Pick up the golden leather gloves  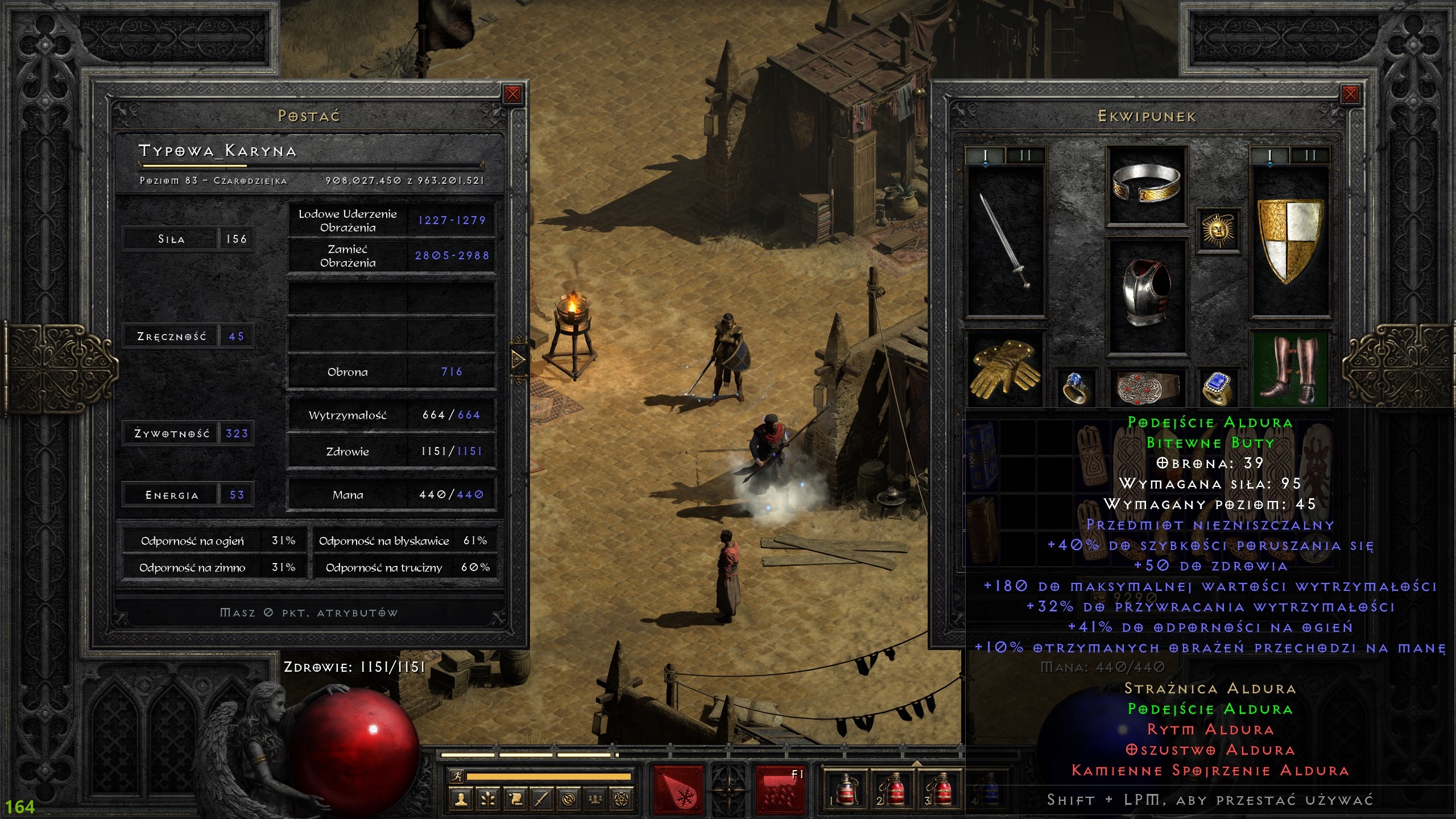[1005, 369]
